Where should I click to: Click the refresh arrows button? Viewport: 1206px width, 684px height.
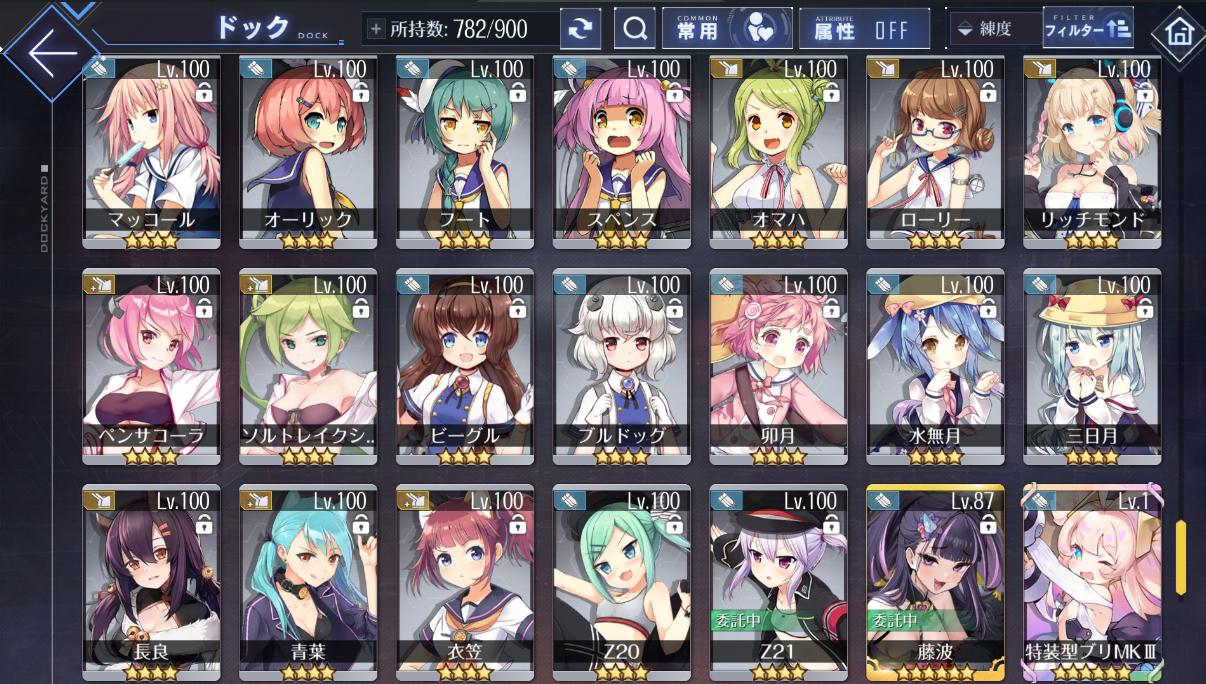[x=580, y=29]
